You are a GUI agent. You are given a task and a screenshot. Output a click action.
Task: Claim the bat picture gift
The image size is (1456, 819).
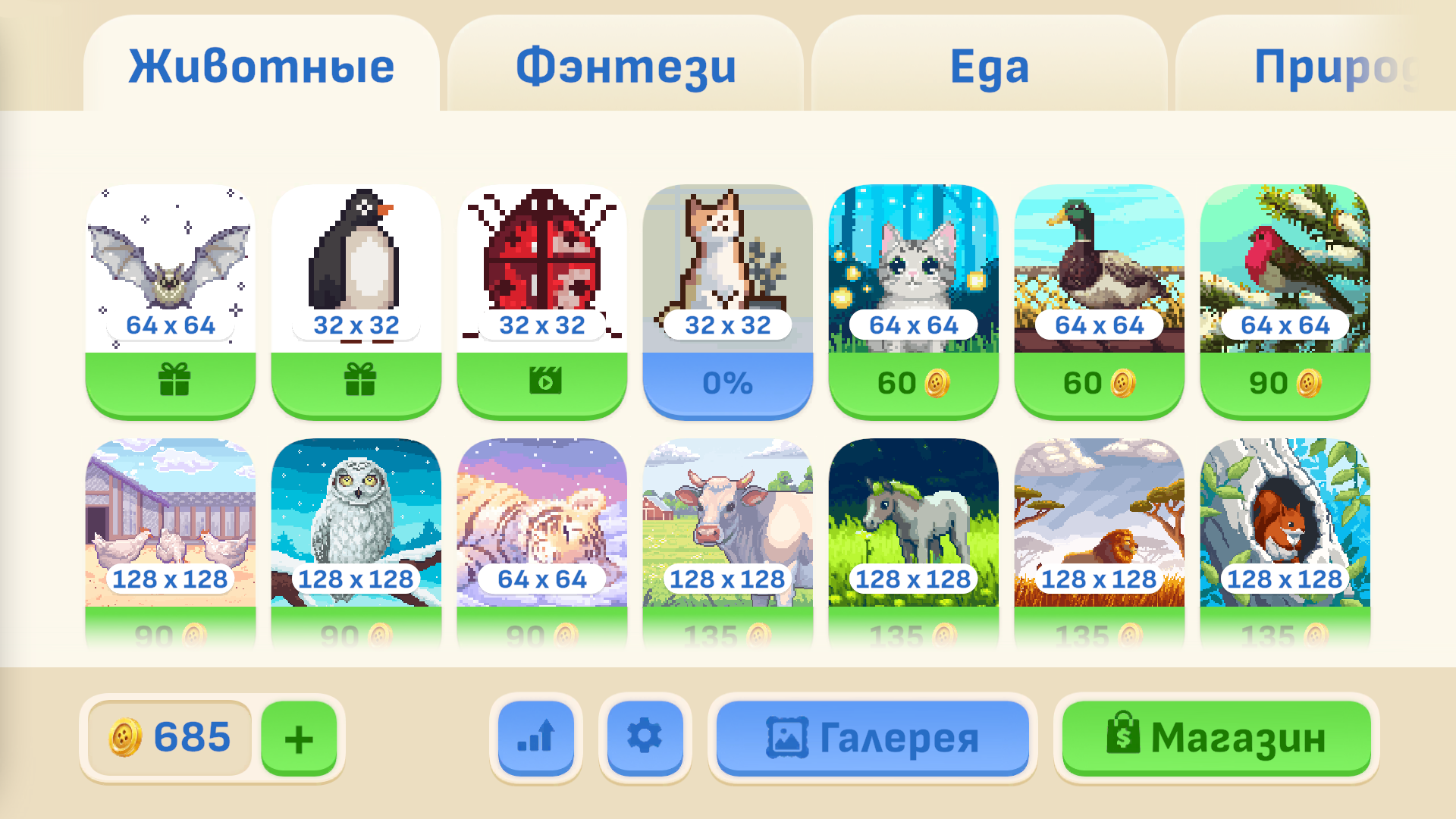(174, 383)
